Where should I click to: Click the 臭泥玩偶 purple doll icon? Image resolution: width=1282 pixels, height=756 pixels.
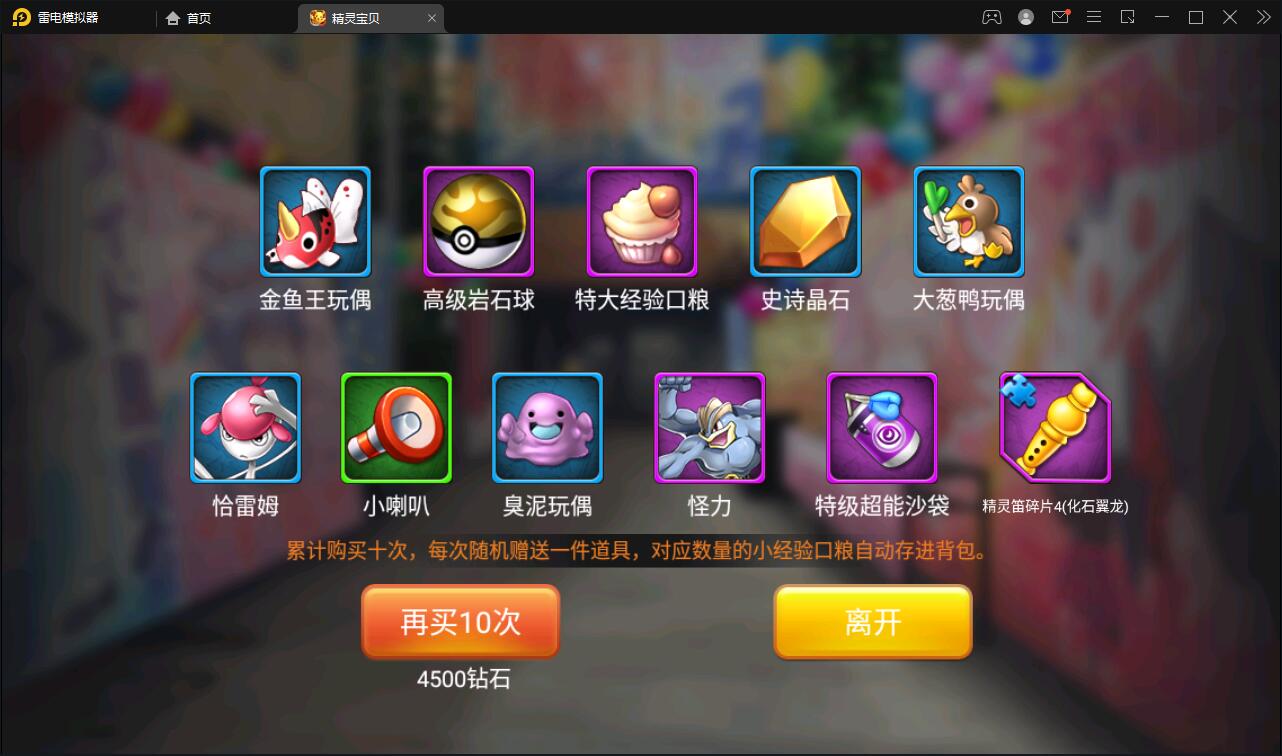(x=547, y=428)
